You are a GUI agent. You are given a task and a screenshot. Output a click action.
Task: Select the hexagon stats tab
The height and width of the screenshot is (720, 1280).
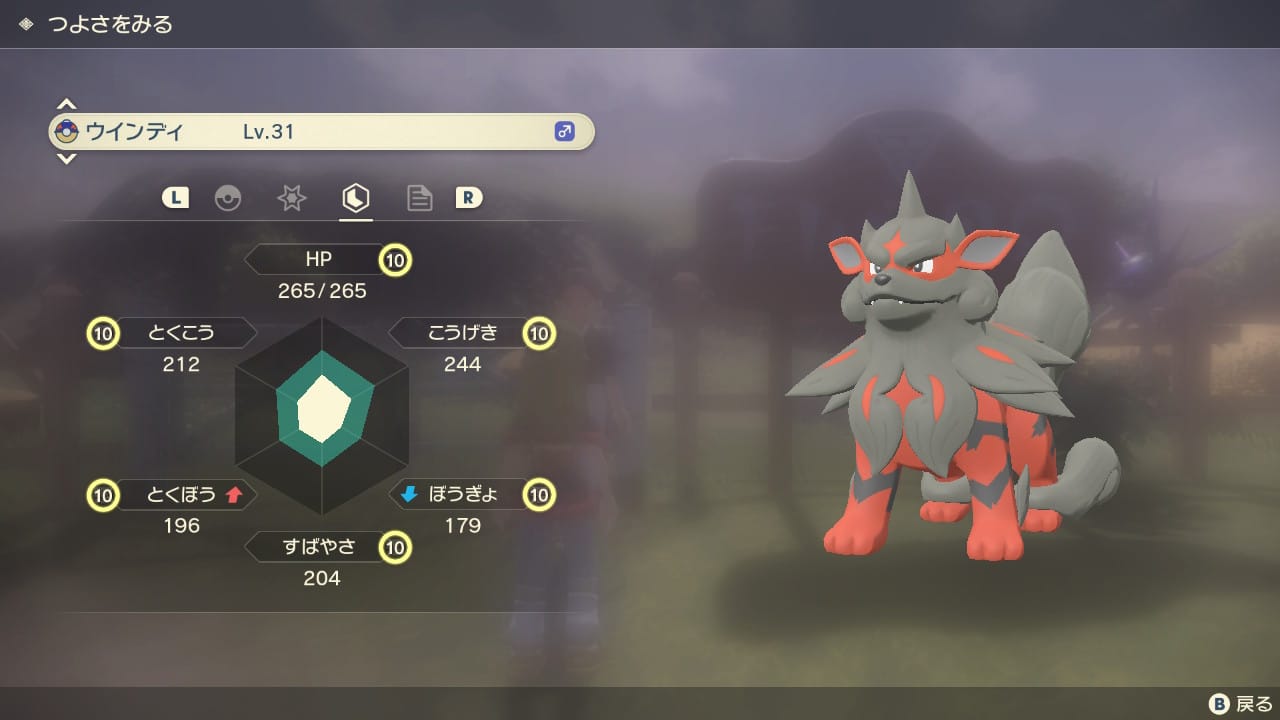point(355,198)
